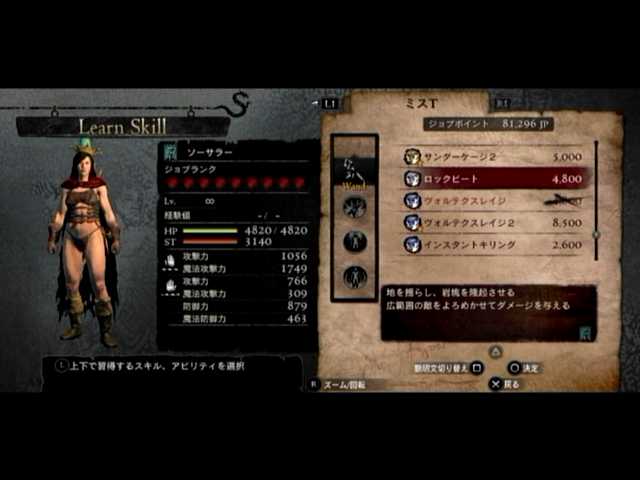Open the third round skill category icon

[x=354, y=241]
